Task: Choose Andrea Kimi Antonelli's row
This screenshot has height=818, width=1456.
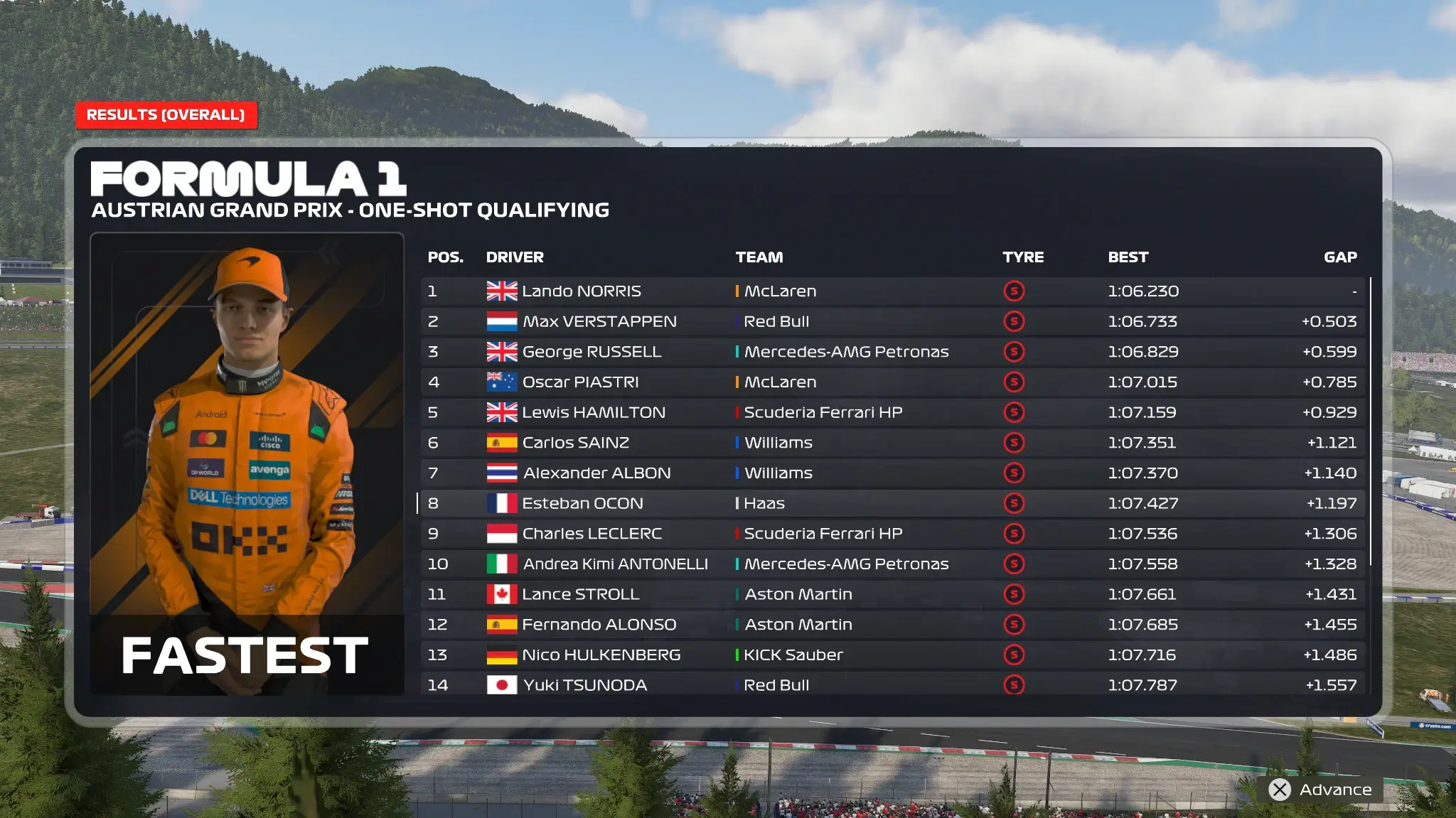Action: pyautogui.click(x=892, y=564)
